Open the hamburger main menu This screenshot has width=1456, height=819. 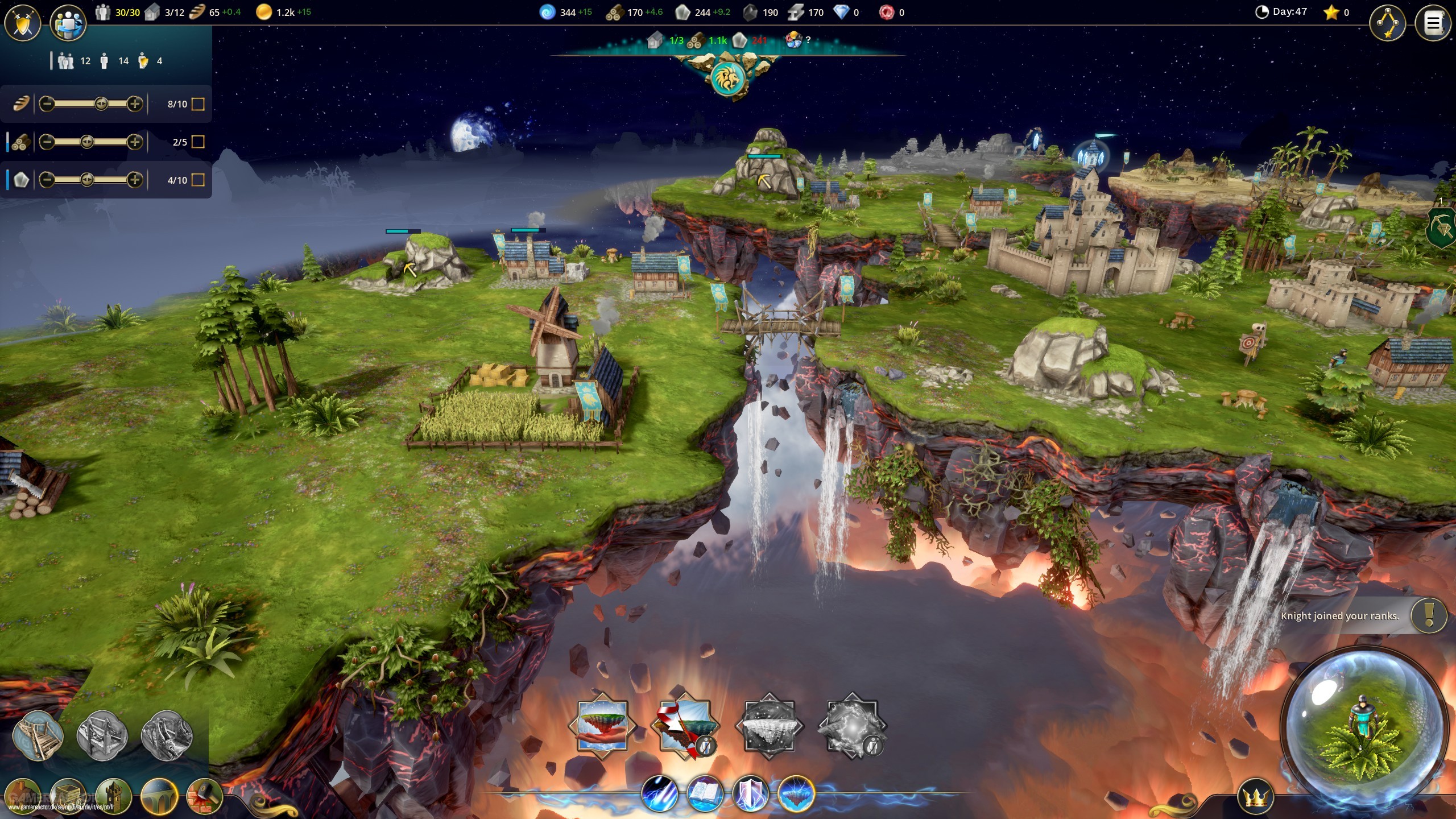pos(1433,23)
